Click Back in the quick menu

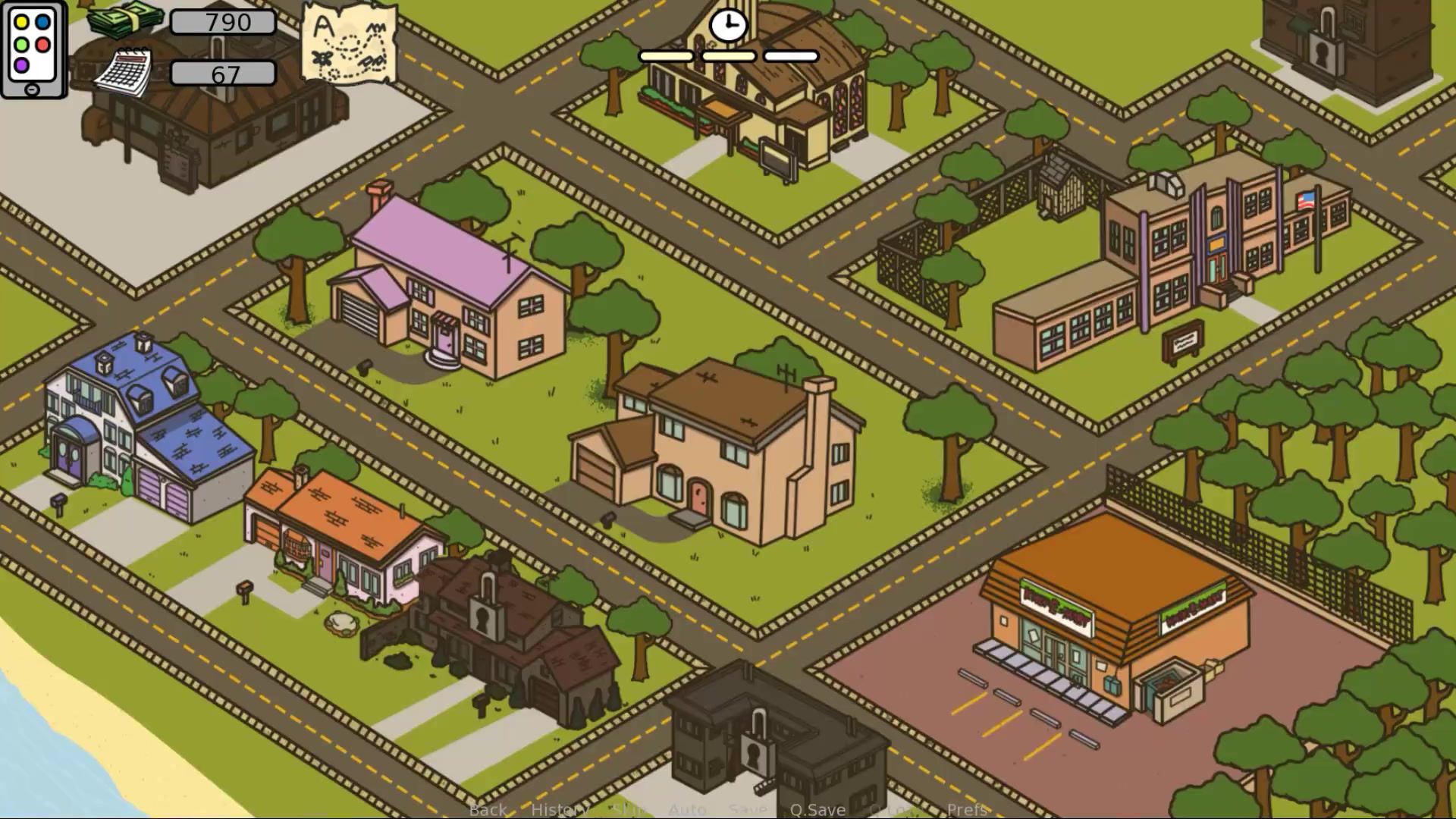[x=488, y=809]
